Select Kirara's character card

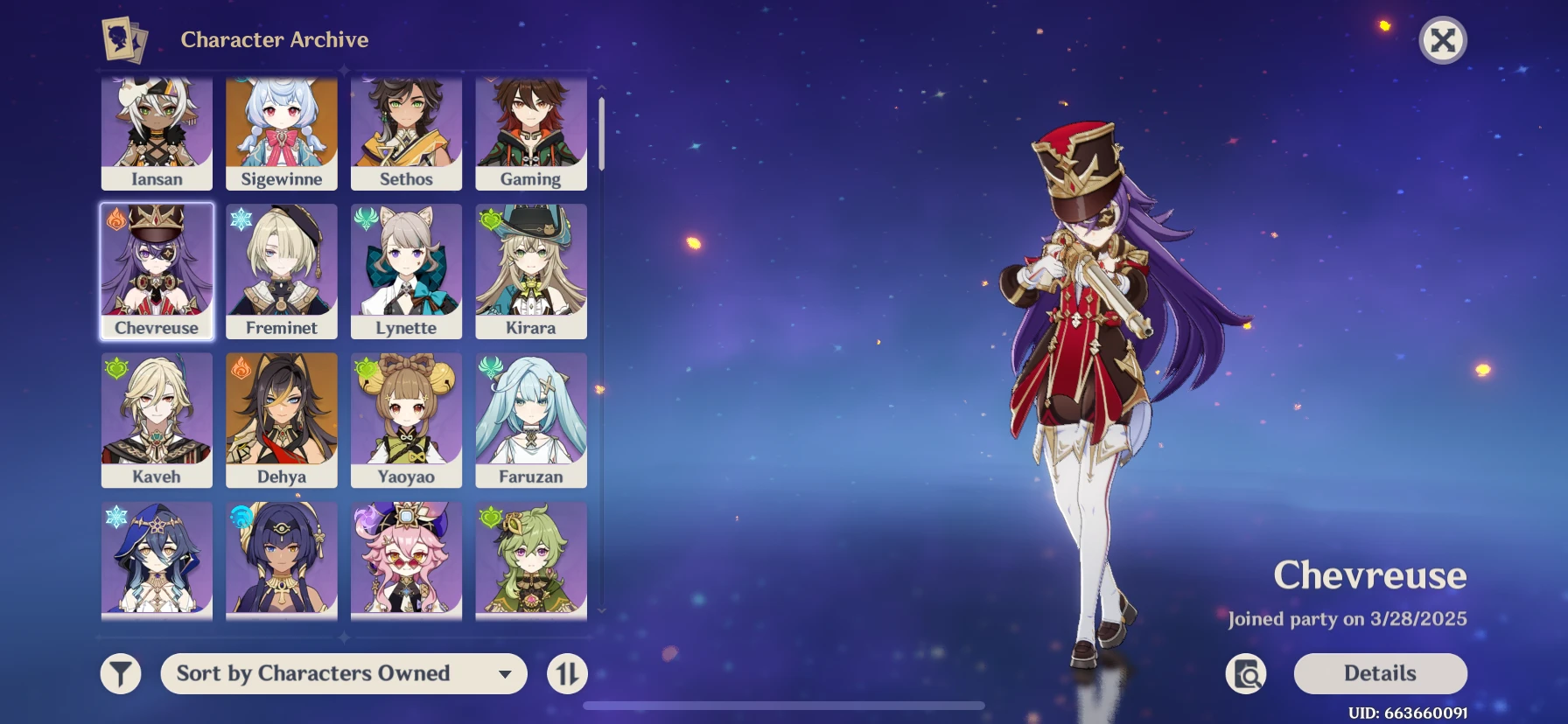click(x=531, y=271)
